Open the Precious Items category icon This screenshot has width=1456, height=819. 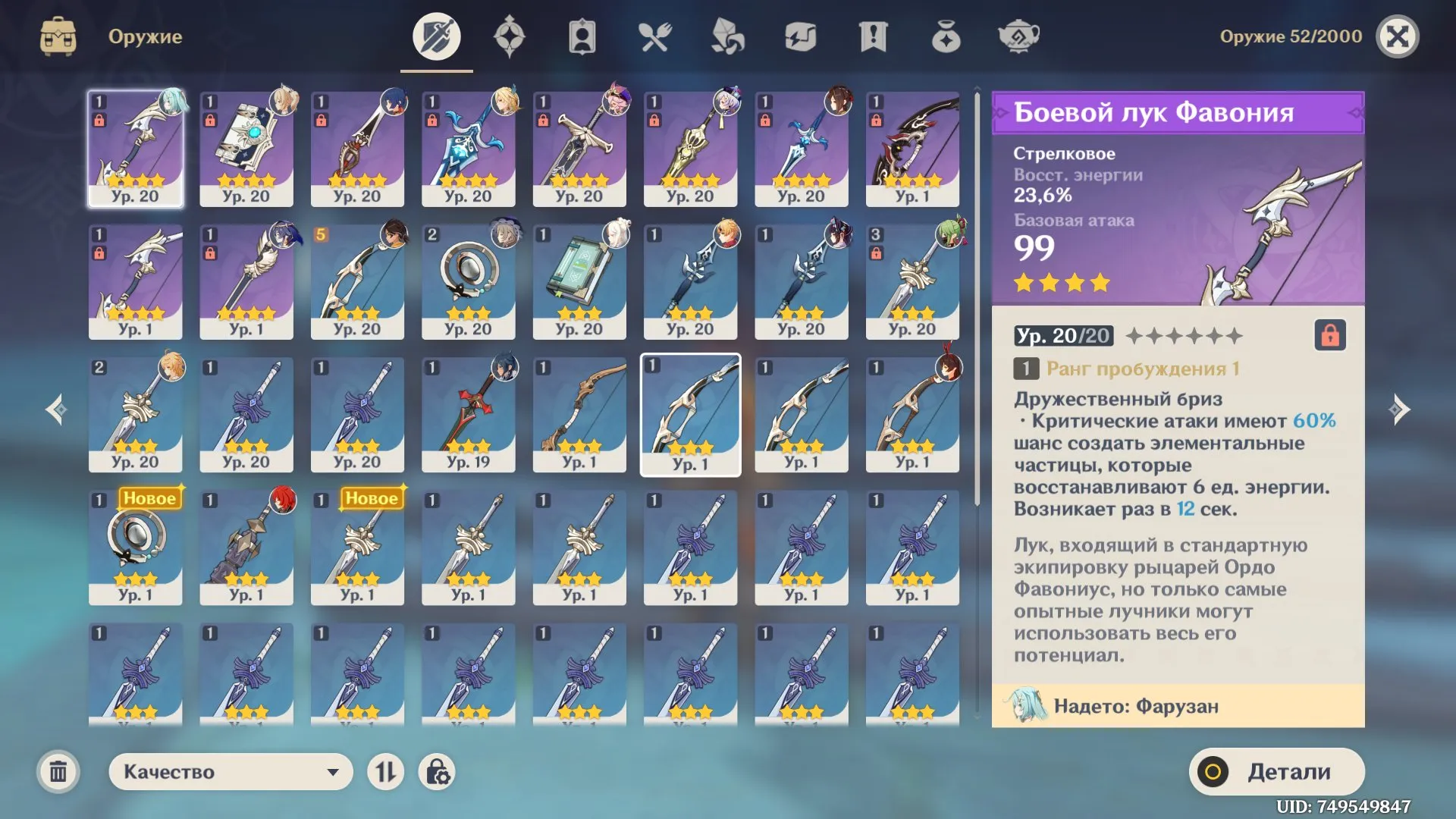coord(946,36)
